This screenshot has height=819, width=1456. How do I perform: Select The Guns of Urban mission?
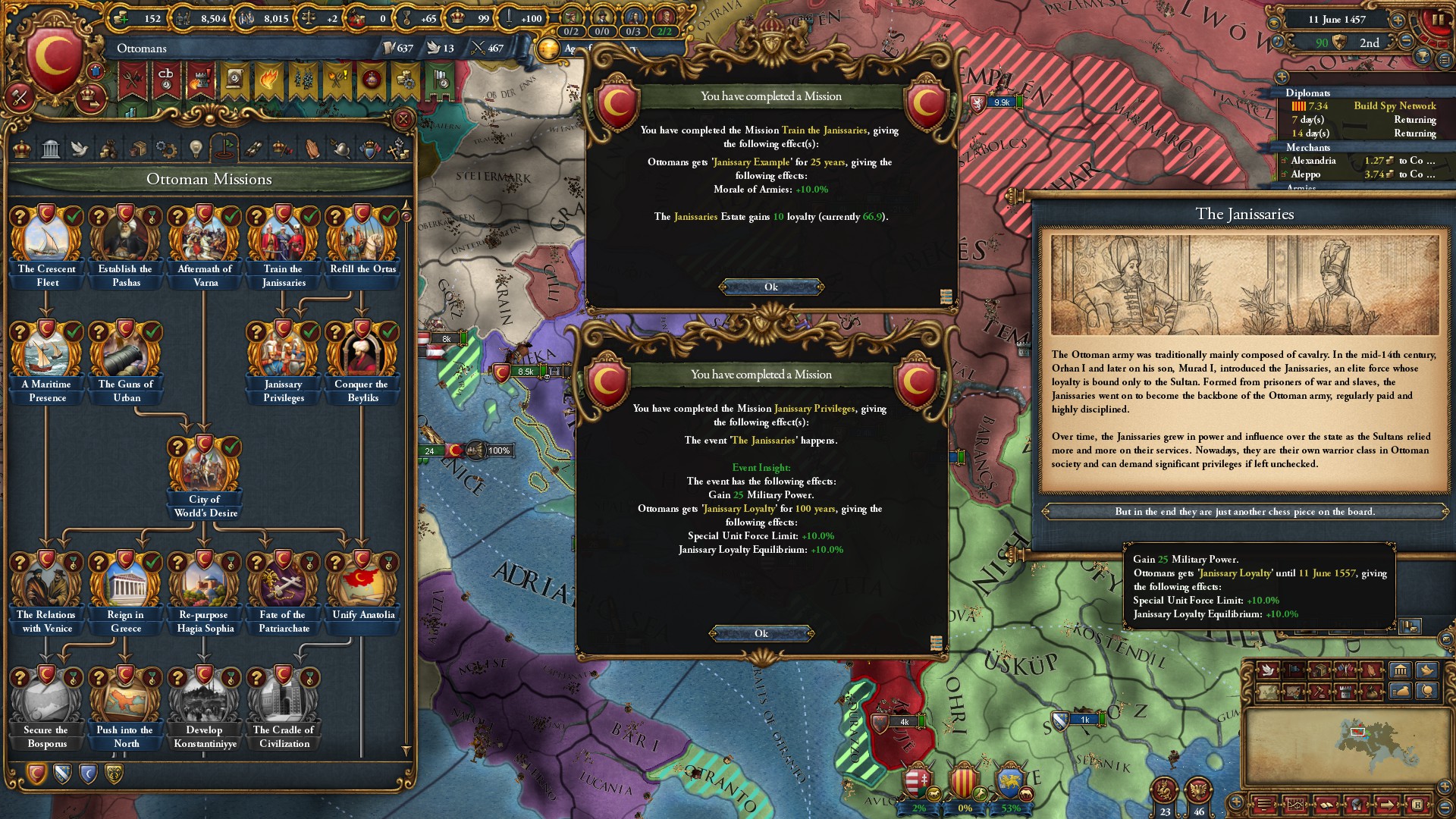(126, 356)
